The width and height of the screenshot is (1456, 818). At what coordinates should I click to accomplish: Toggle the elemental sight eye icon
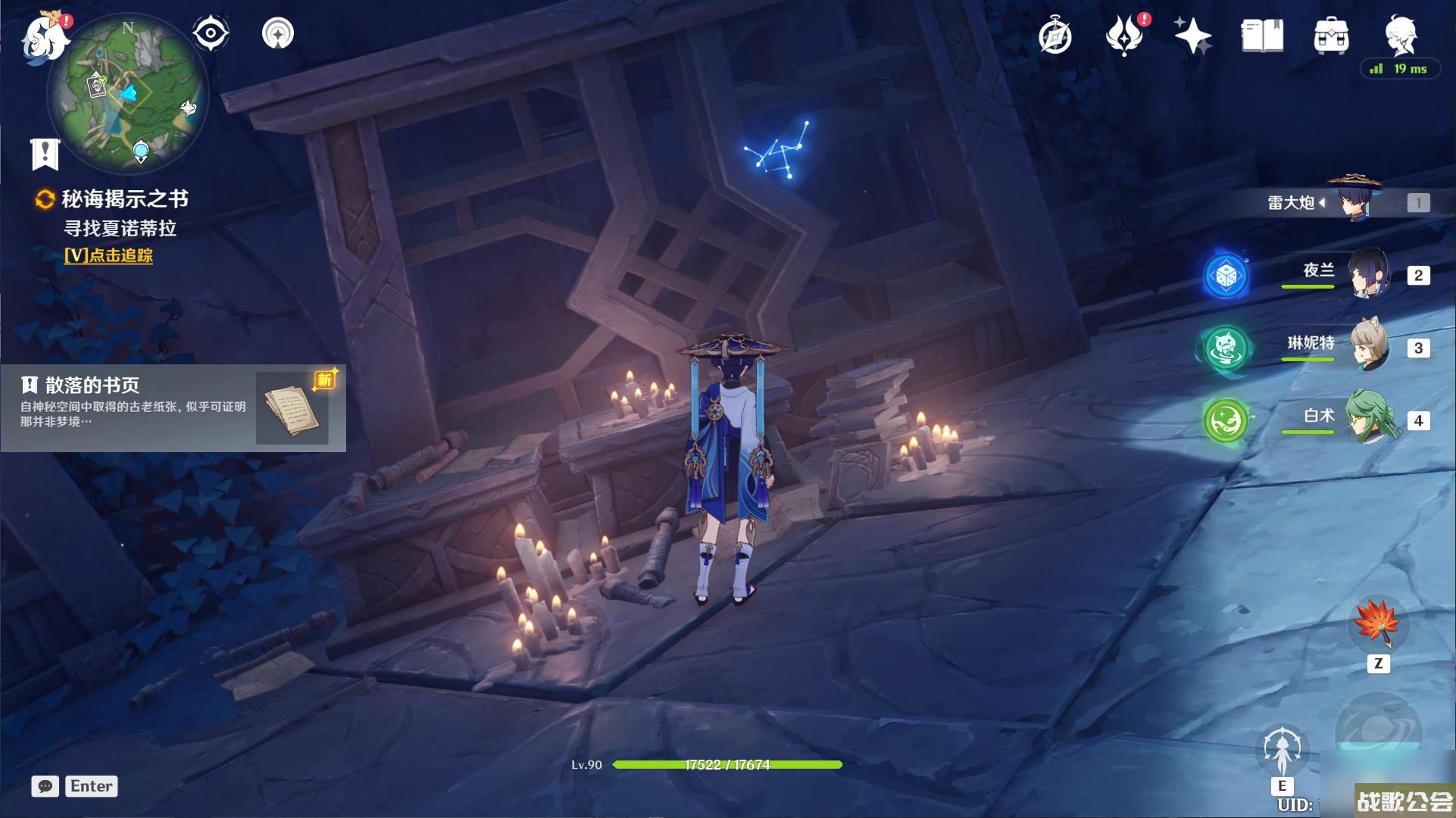(210, 34)
